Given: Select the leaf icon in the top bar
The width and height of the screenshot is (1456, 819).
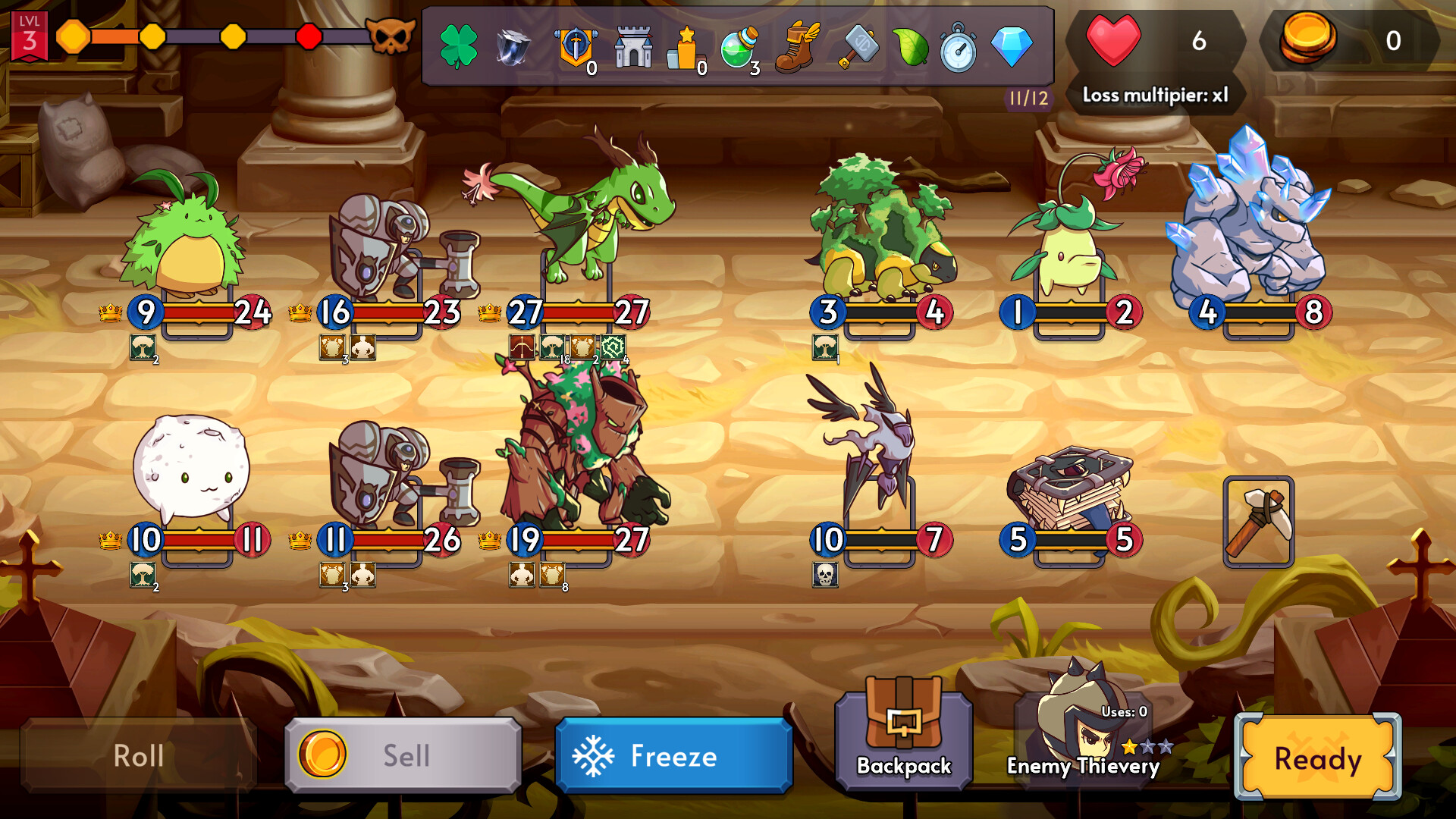Looking at the screenshot, I should click(x=910, y=45).
